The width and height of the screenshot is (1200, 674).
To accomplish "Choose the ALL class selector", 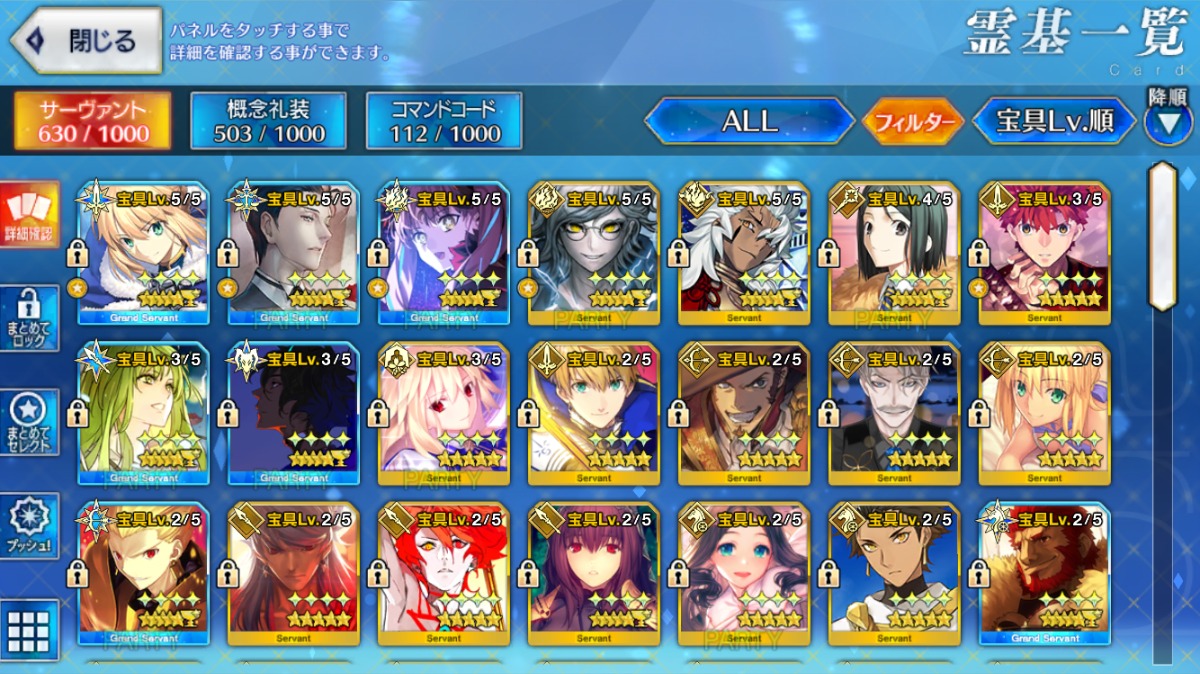I will [x=749, y=122].
